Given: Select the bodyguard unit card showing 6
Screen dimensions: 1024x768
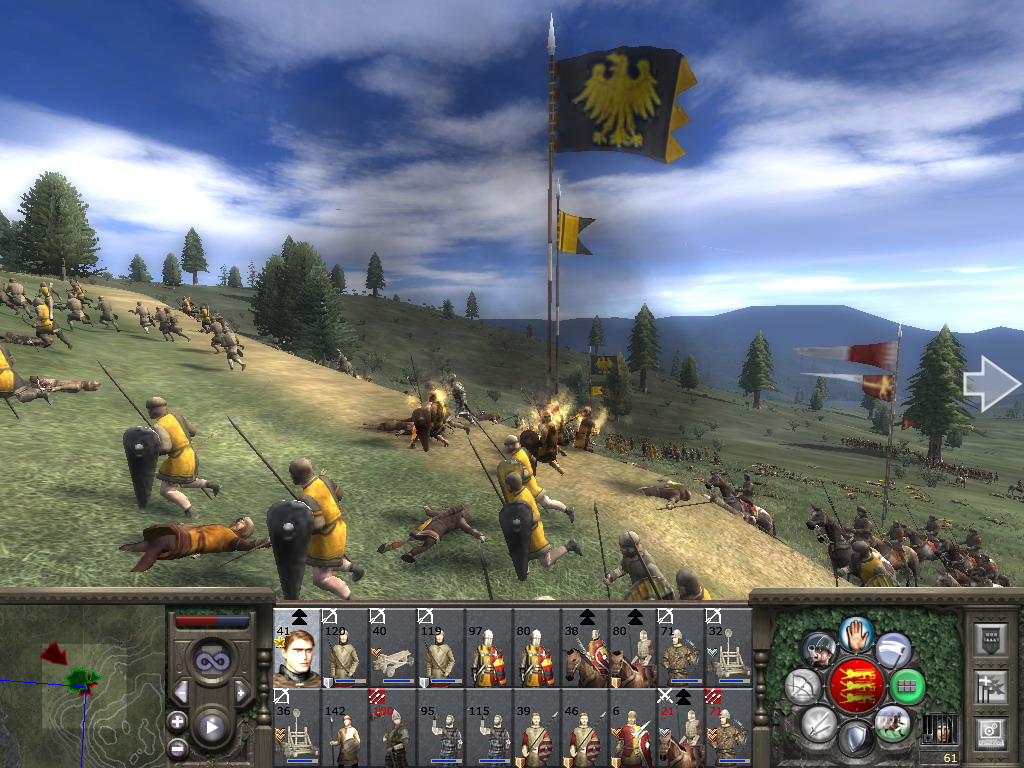Looking at the screenshot, I should click(x=633, y=727).
